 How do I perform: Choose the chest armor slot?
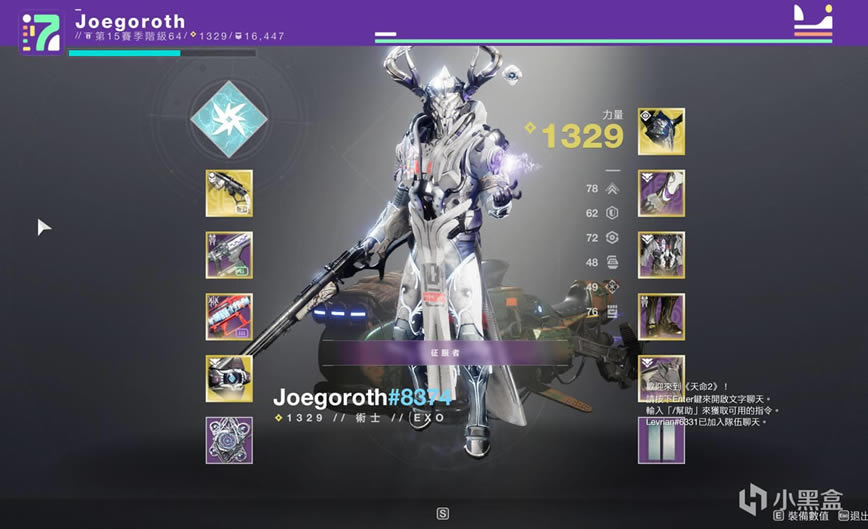click(661, 255)
